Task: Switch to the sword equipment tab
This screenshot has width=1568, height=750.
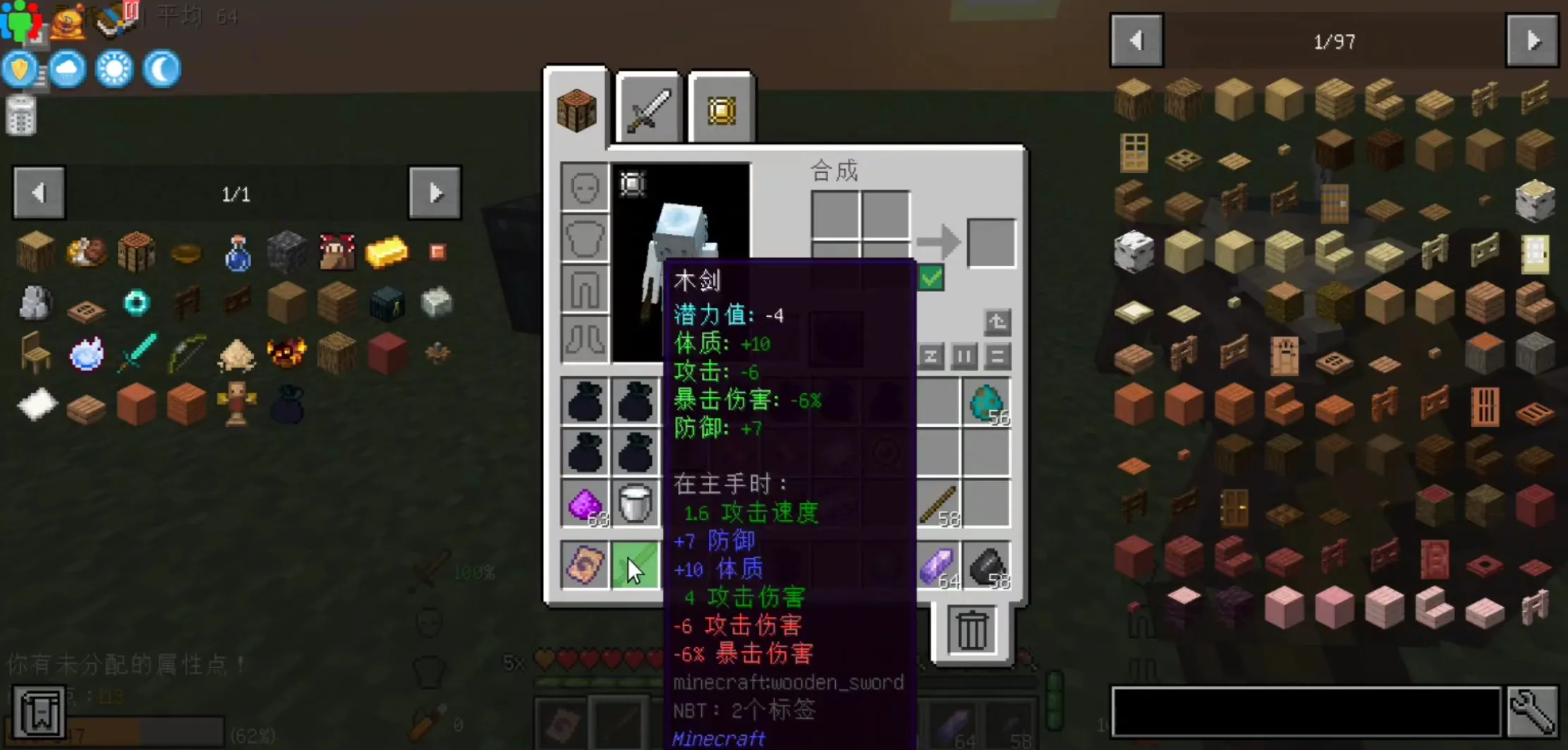Action: click(647, 107)
